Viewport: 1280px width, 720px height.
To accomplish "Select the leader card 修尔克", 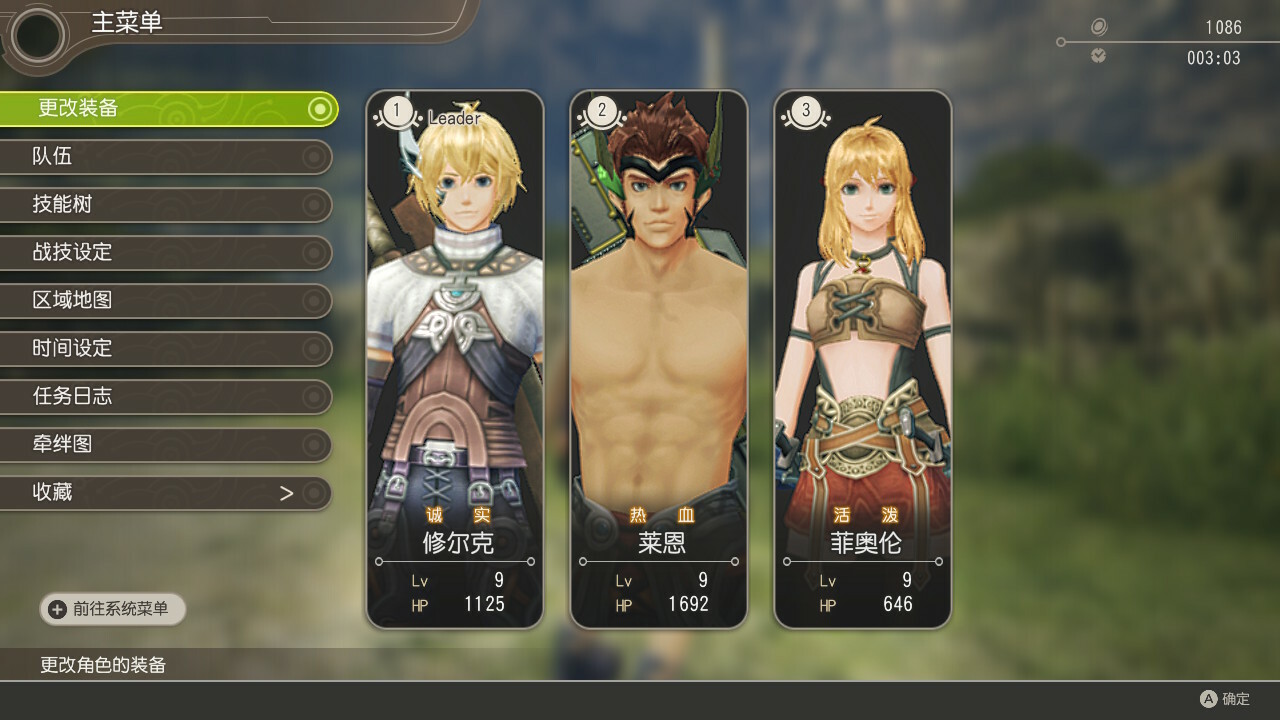I will click(x=455, y=360).
